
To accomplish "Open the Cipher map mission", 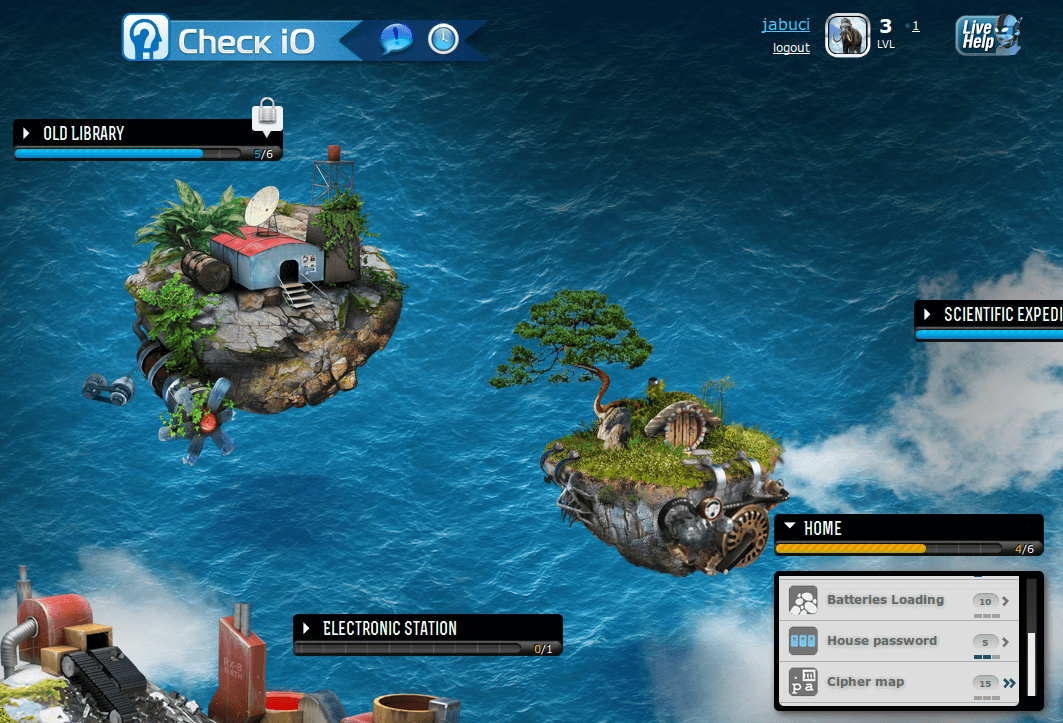I will (865, 682).
